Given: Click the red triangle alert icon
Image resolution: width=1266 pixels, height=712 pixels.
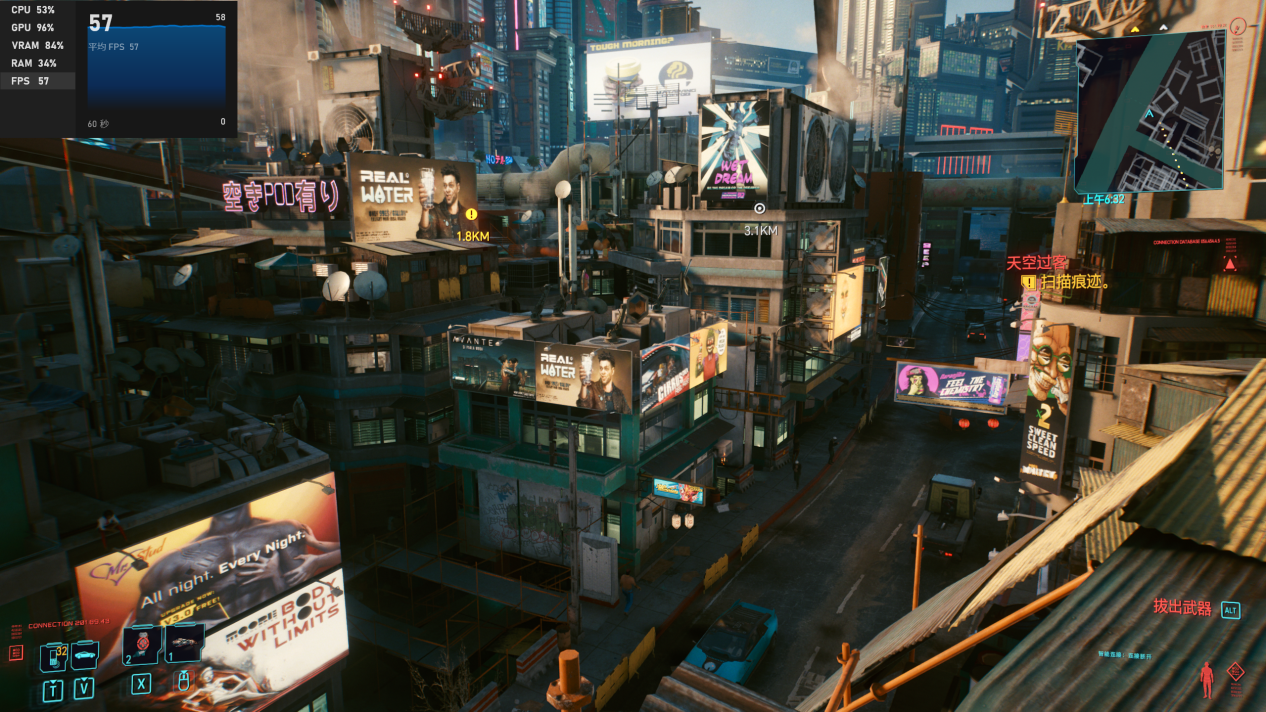Looking at the screenshot, I should [x=1229, y=264].
